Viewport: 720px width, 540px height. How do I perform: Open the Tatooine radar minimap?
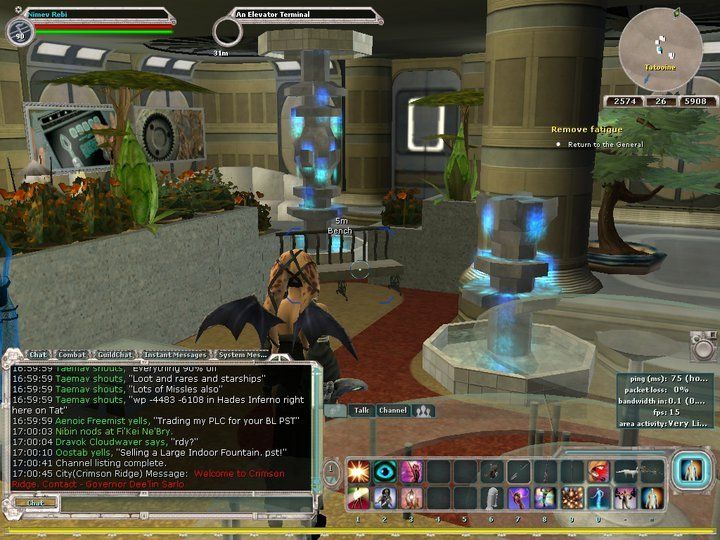(658, 50)
